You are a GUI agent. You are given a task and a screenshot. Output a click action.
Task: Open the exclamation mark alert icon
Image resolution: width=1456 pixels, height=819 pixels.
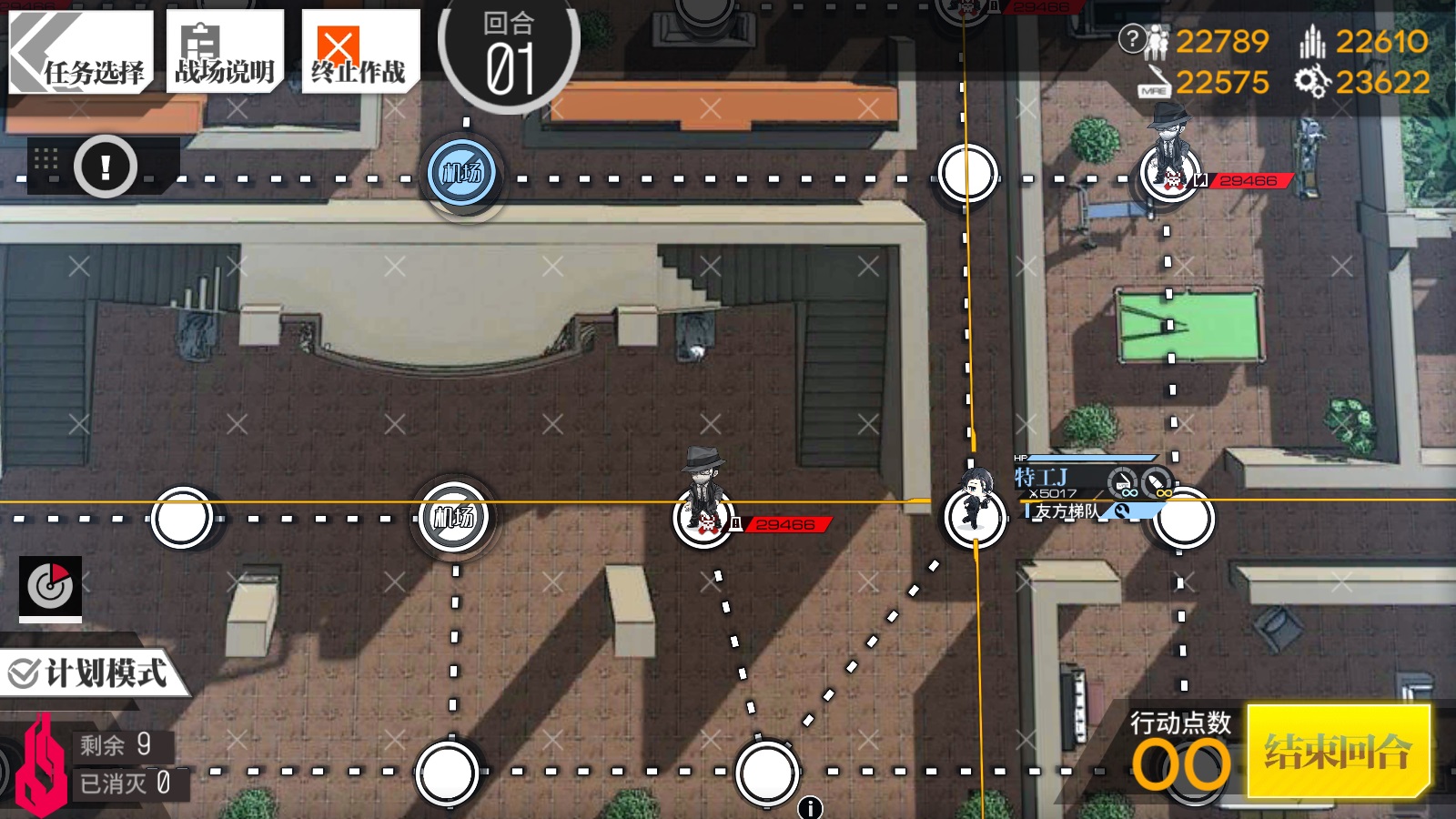point(106,167)
